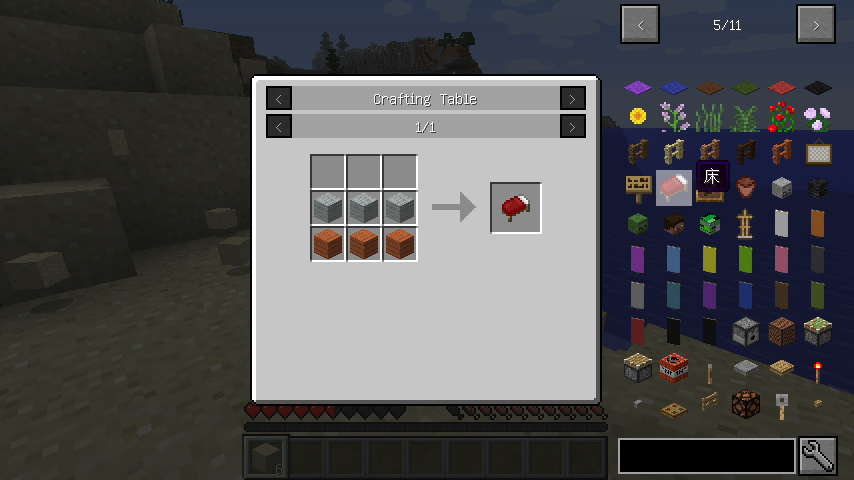The height and width of the screenshot is (480, 854).
Task: Pick the redstone lamp block
Action: click(x=746, y=403)
